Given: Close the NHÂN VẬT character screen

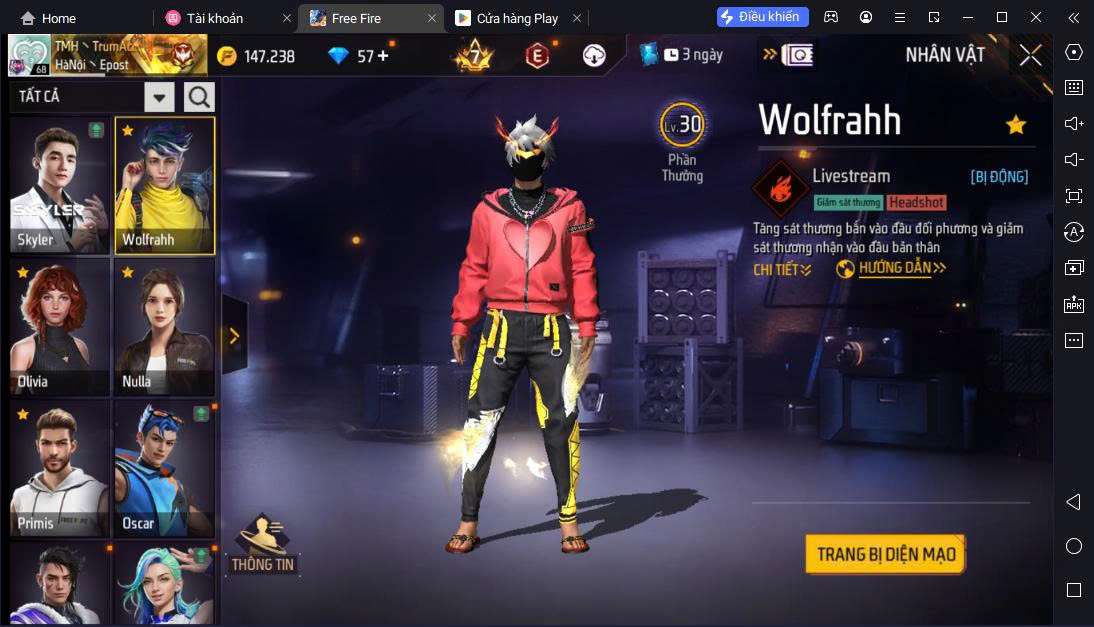Looking at the screenshot, I should [x=1030, y=56].
